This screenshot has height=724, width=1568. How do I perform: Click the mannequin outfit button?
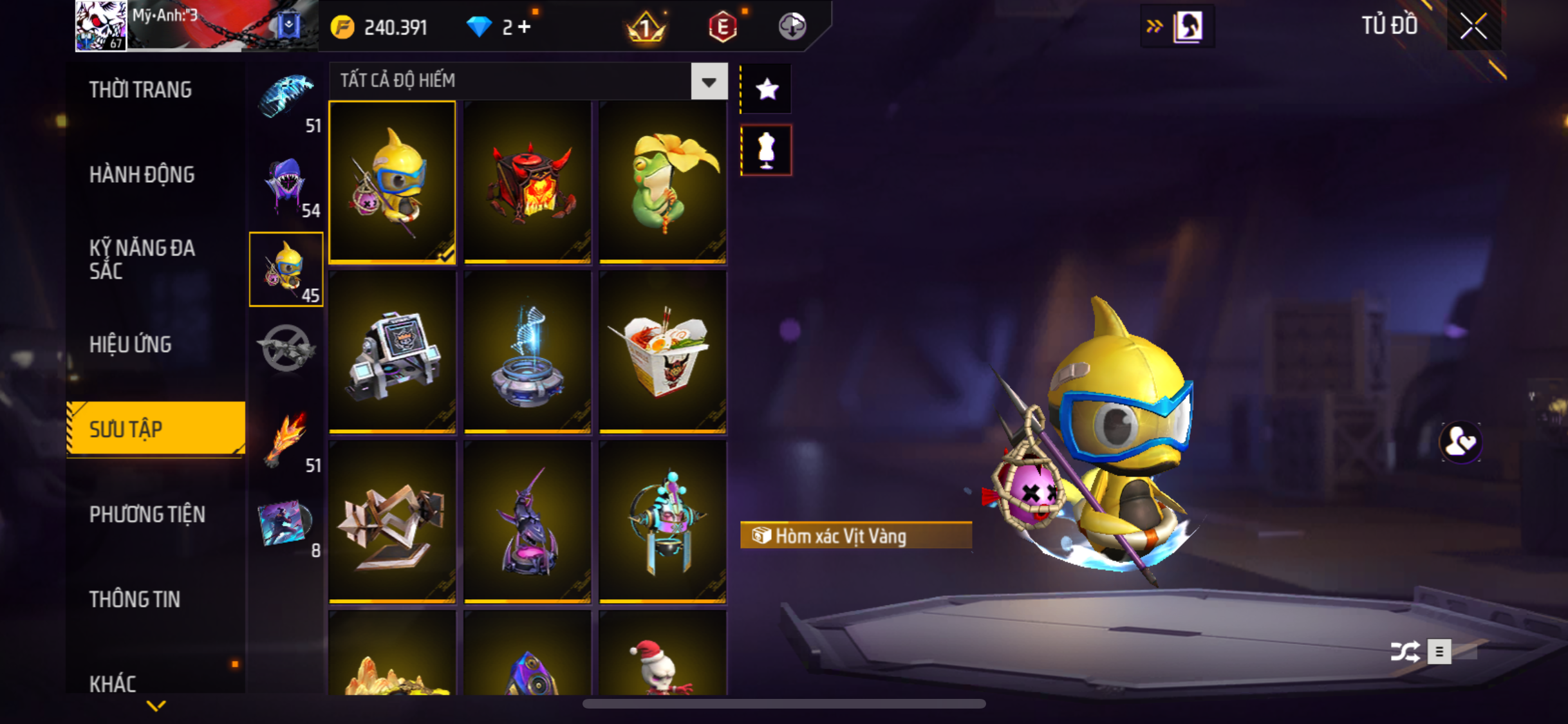point(766,150)
